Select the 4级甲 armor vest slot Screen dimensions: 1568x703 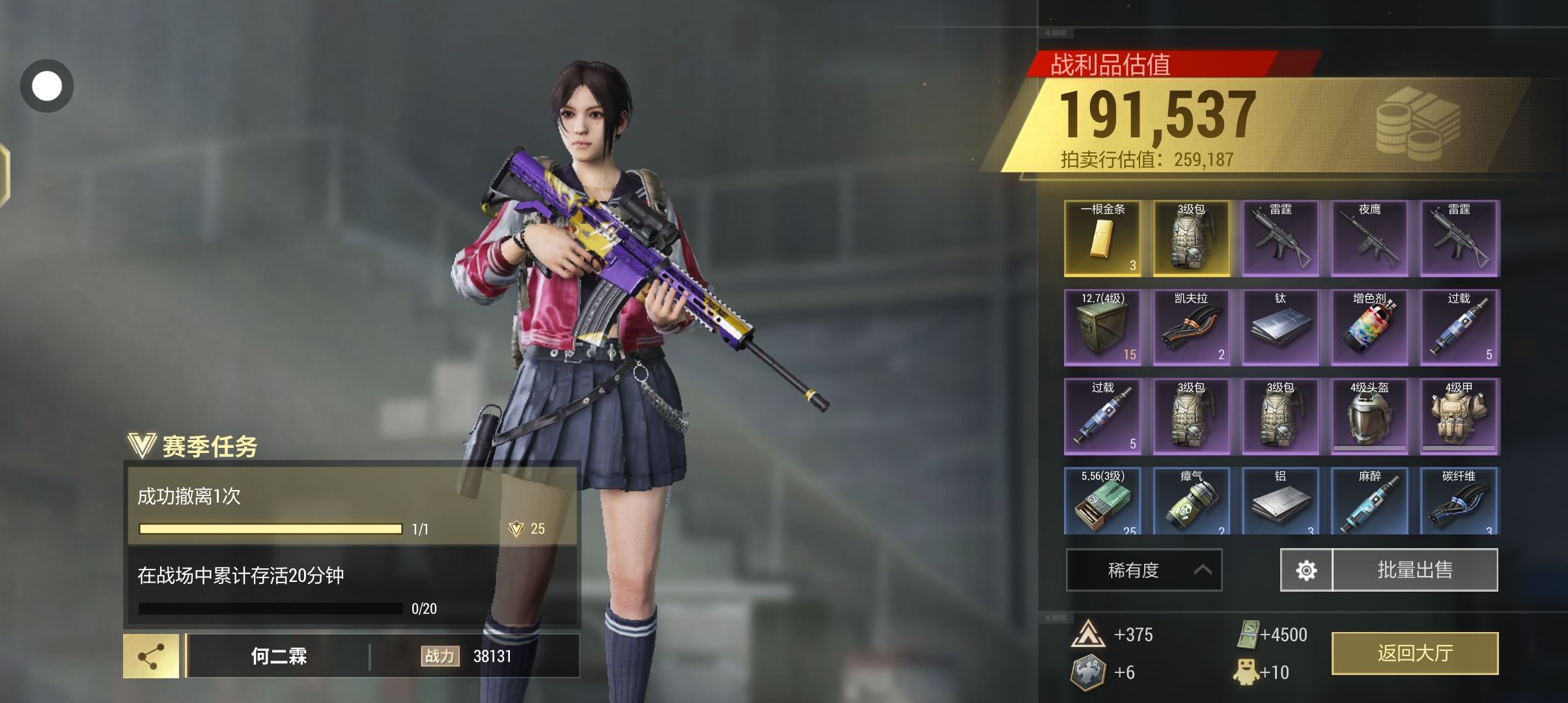1459,417
